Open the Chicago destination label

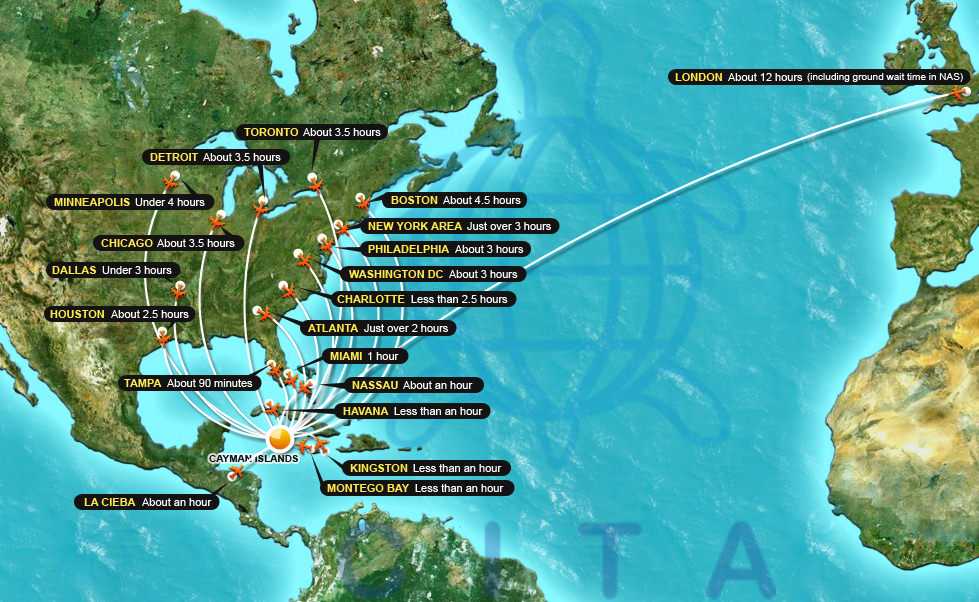pos(167,243)
